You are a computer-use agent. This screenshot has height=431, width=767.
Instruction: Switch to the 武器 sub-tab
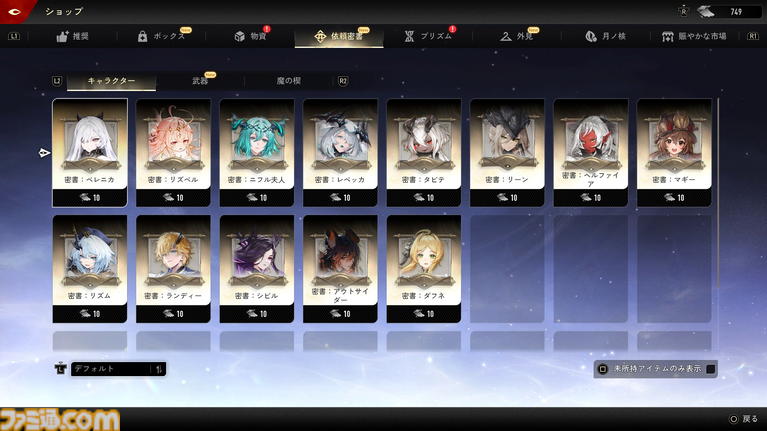click(199, 80)
